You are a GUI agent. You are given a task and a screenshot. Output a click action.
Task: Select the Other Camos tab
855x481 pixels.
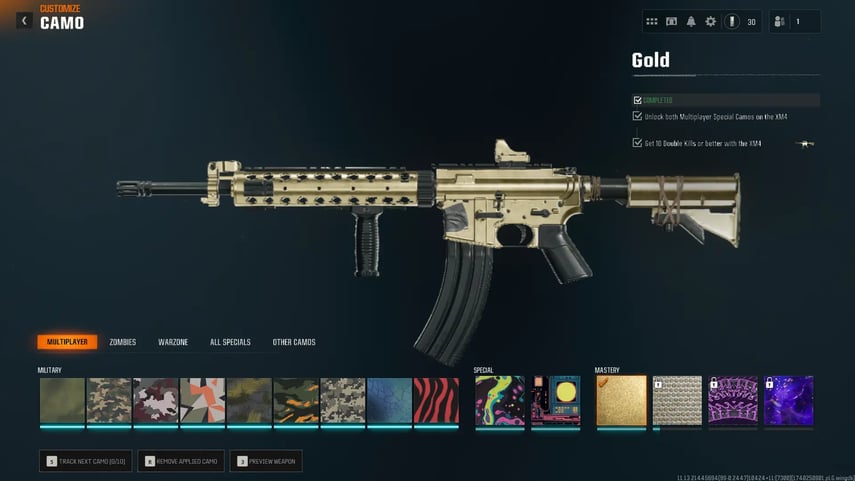(x=294, y=342)
